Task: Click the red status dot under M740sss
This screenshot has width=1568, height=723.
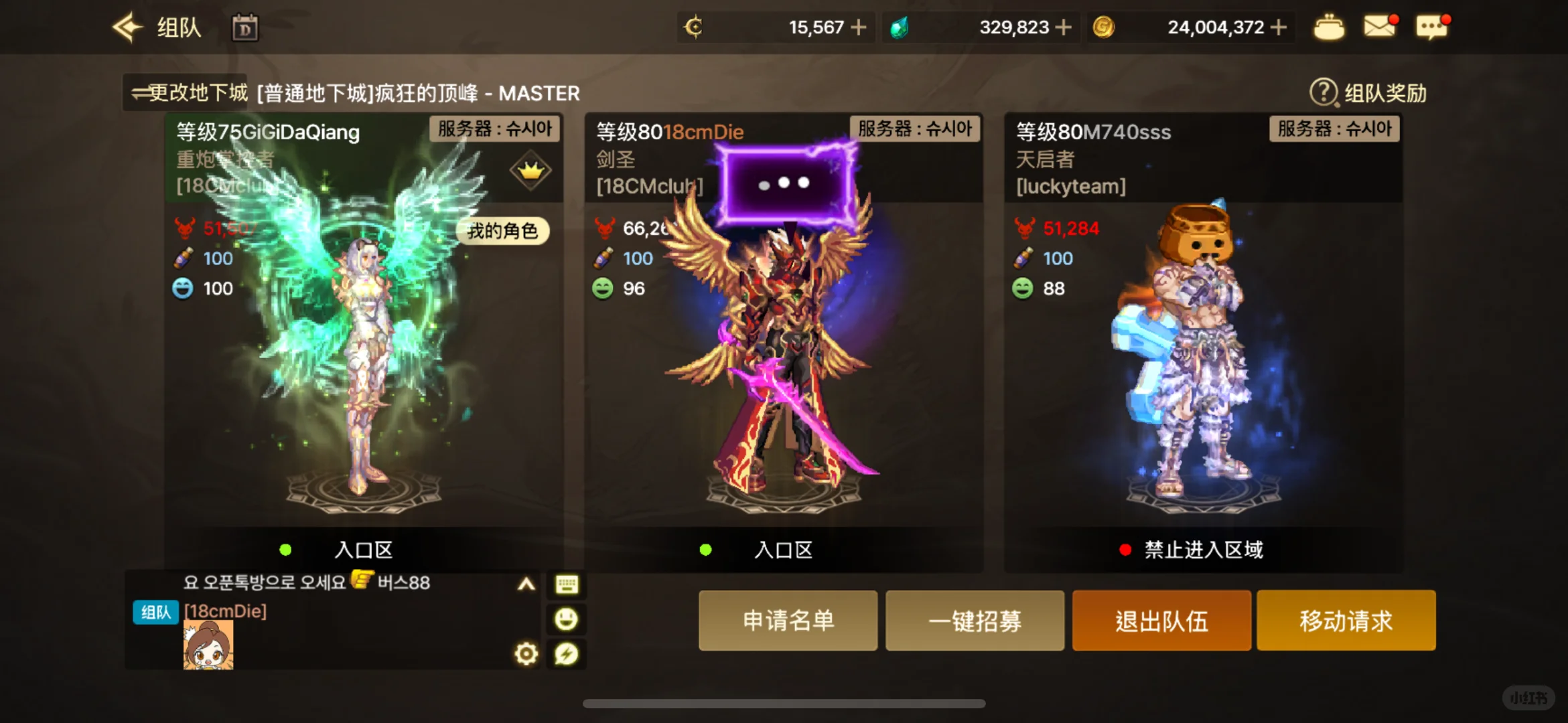Action: click(x=1125, y=550)
